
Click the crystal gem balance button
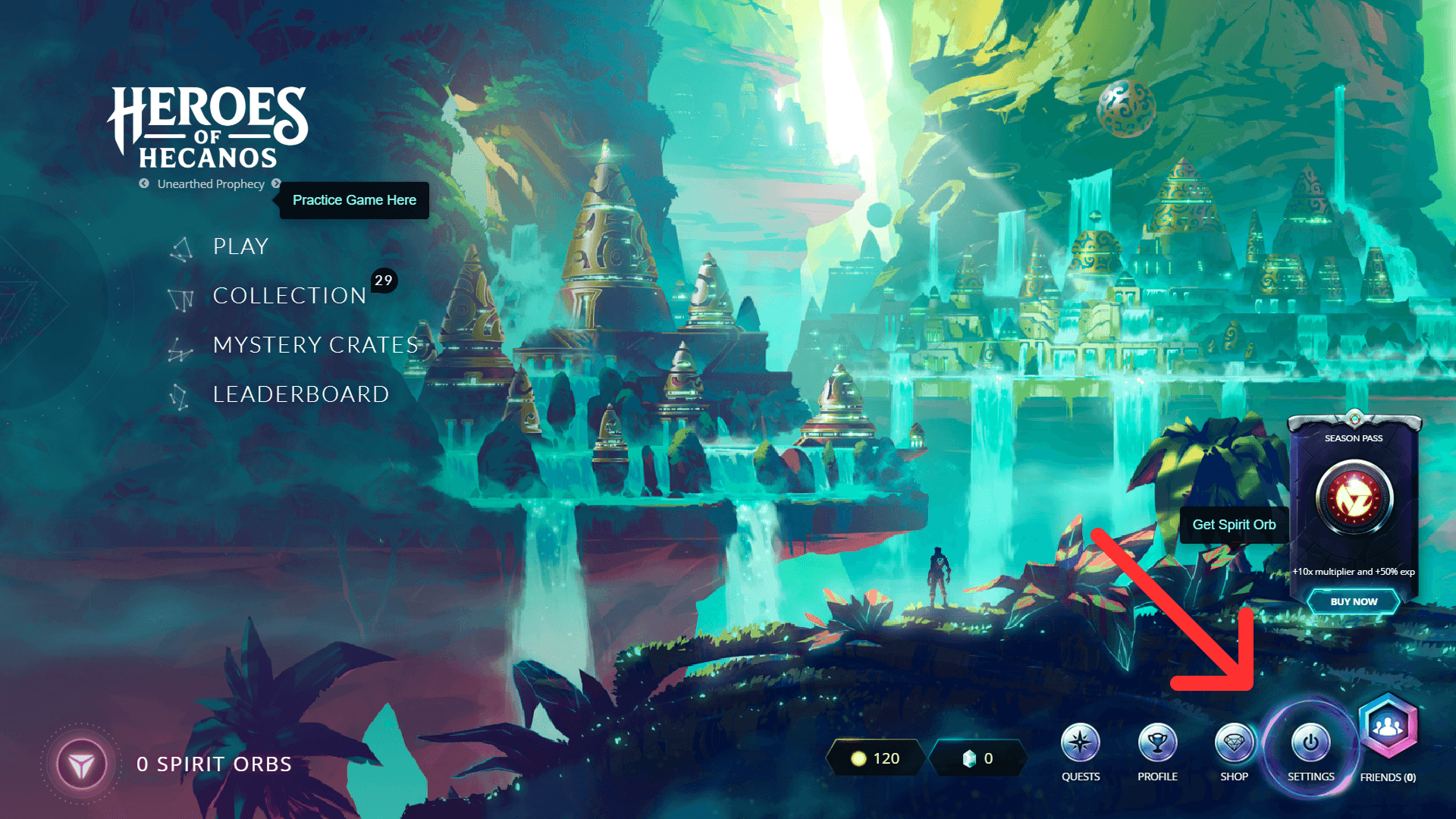point(977,758)
